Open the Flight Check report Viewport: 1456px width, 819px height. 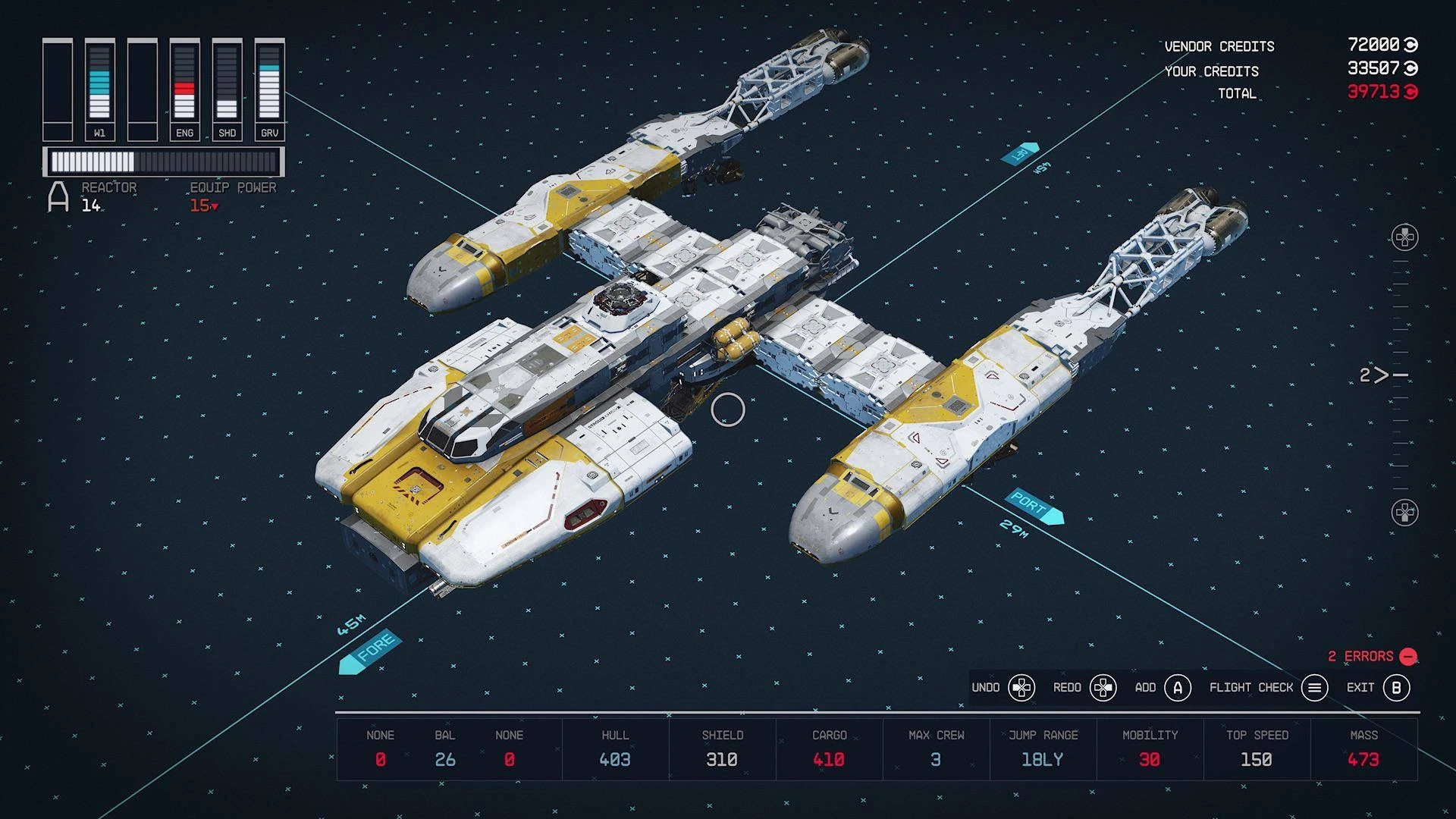(x=1314, y=688)
